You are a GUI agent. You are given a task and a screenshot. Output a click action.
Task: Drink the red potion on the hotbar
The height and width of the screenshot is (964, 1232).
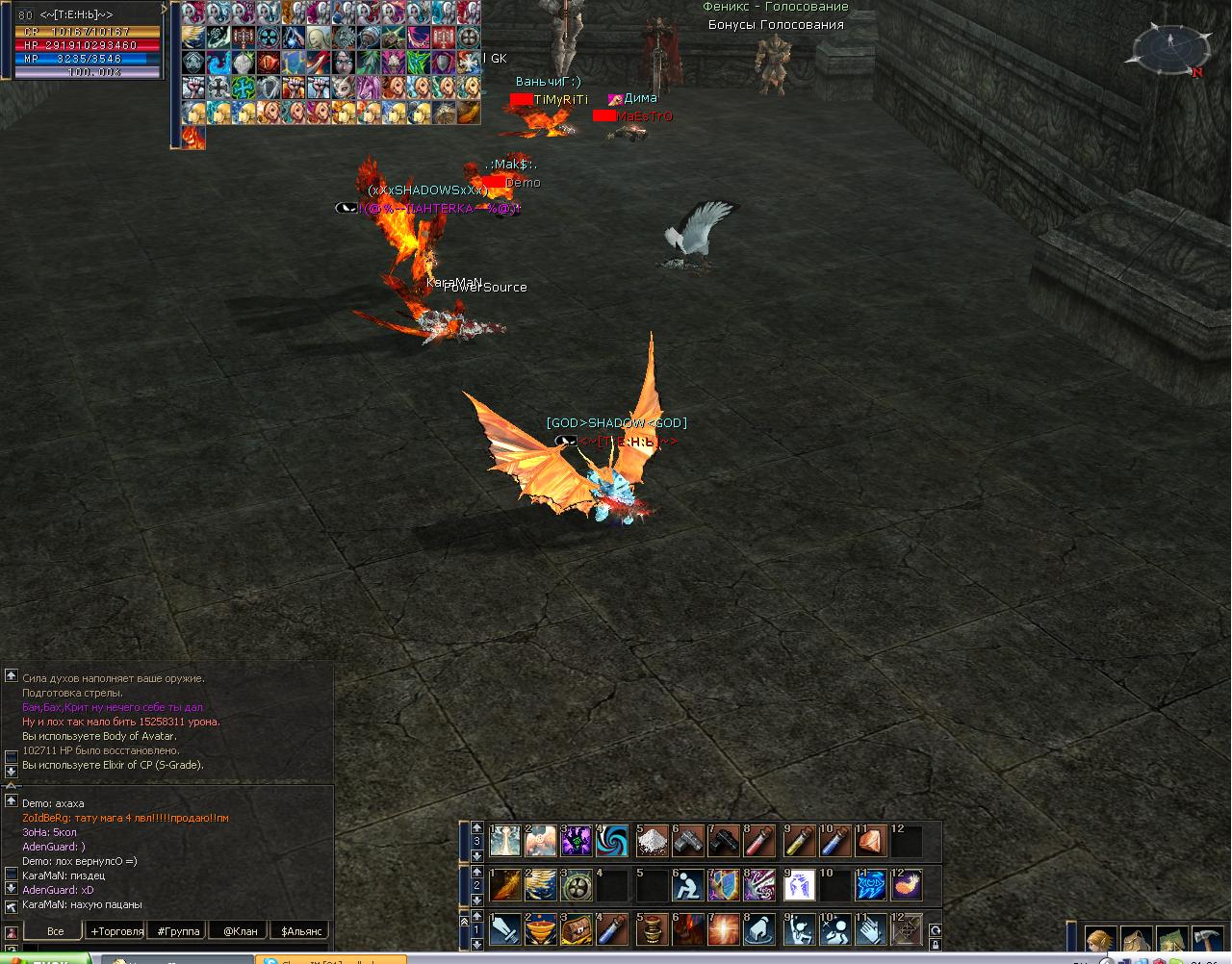[x=760, y=842]
